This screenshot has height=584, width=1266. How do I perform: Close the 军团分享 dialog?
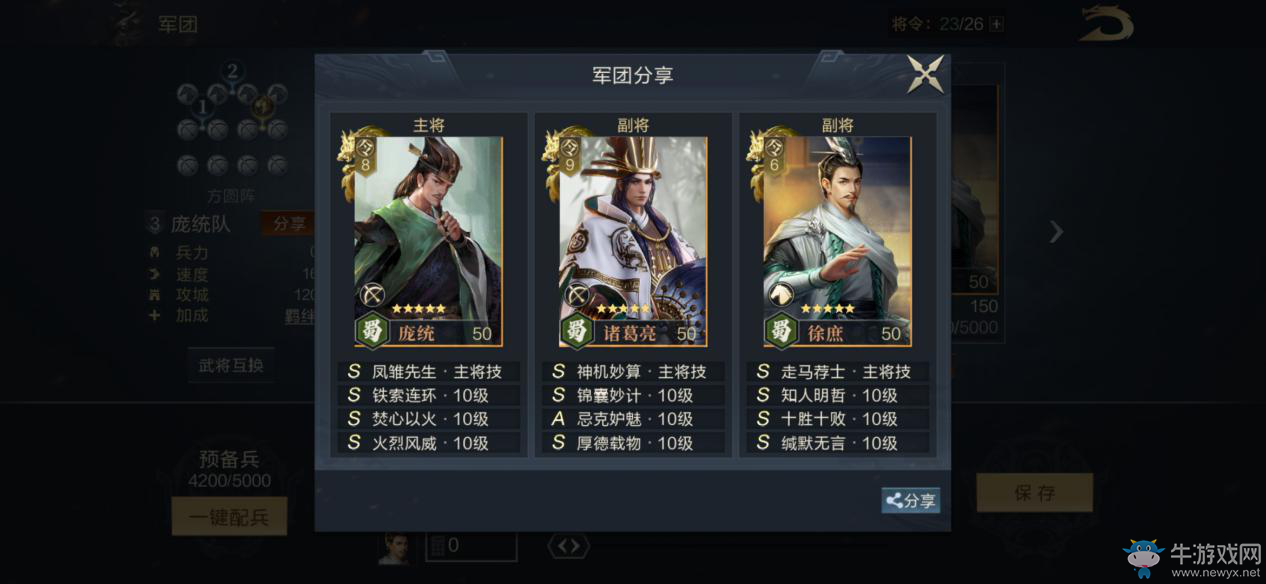tap(925, 75)
